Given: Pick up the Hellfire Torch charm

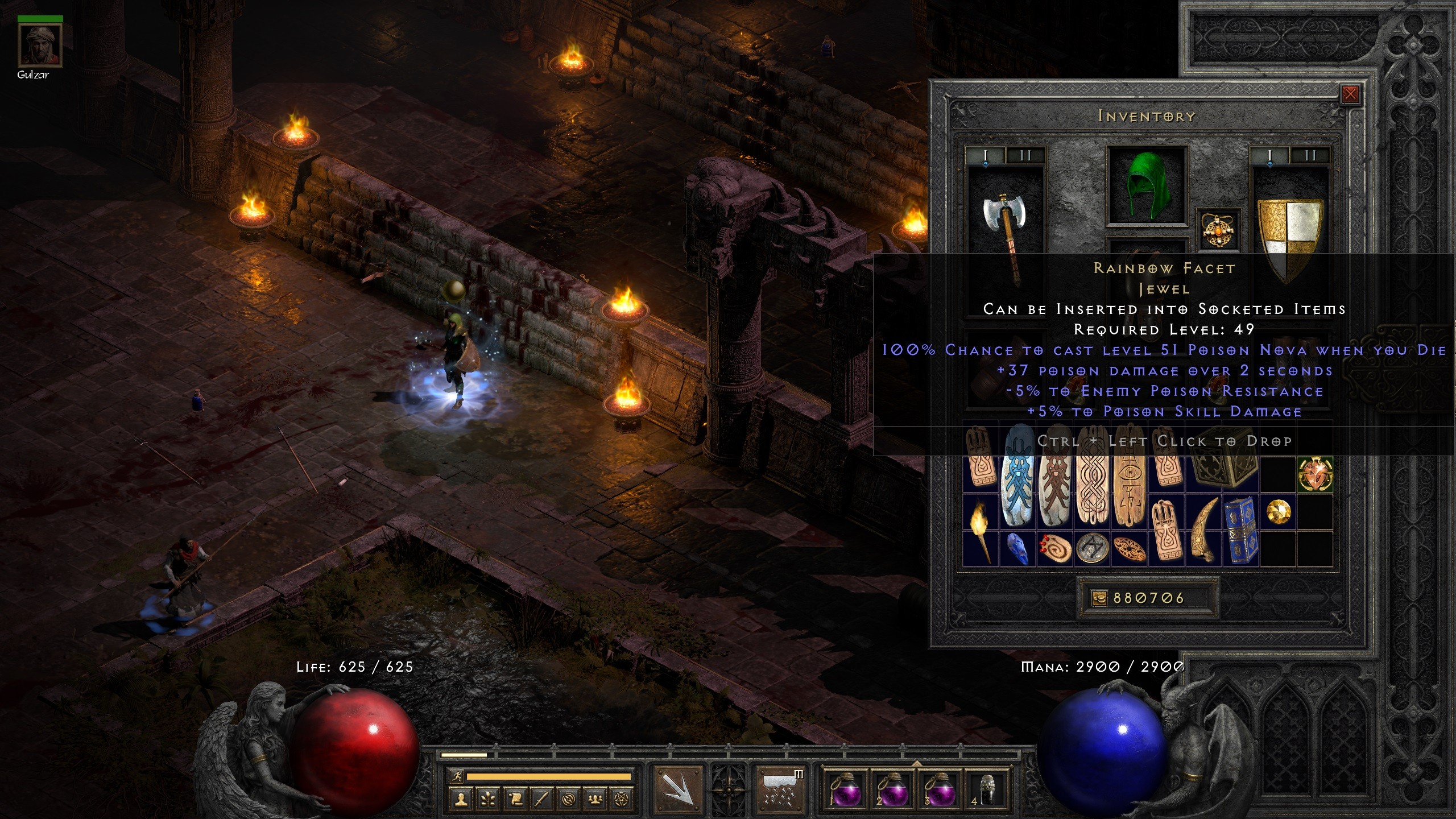Looking at the screenshot, I should 981,530.
